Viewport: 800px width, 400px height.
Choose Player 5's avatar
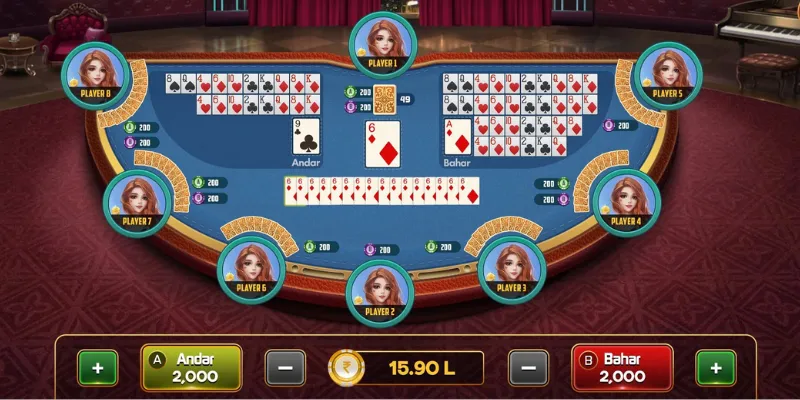[x=667, y=73]
